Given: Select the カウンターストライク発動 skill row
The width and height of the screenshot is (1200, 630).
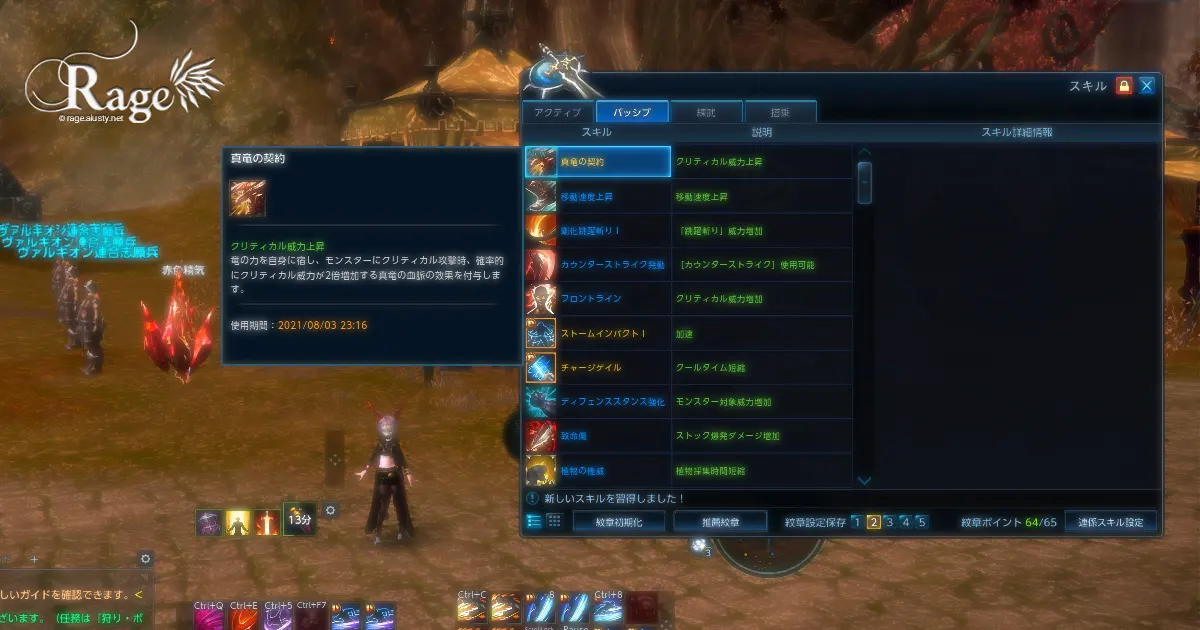Looking at the screenshot, I should pyautogui.click(x=597, y=265).
